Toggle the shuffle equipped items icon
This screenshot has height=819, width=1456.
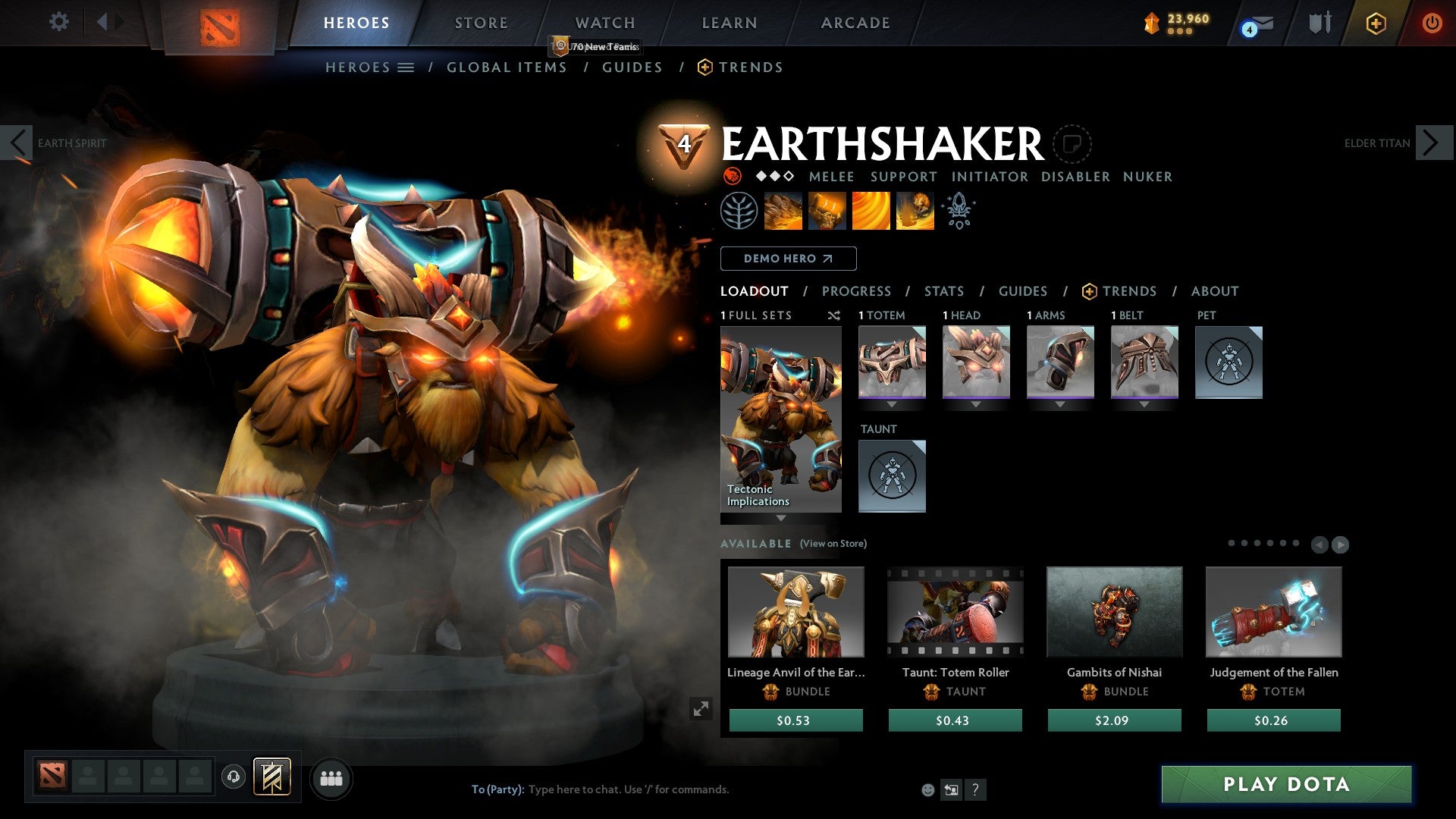pos(834,315)
